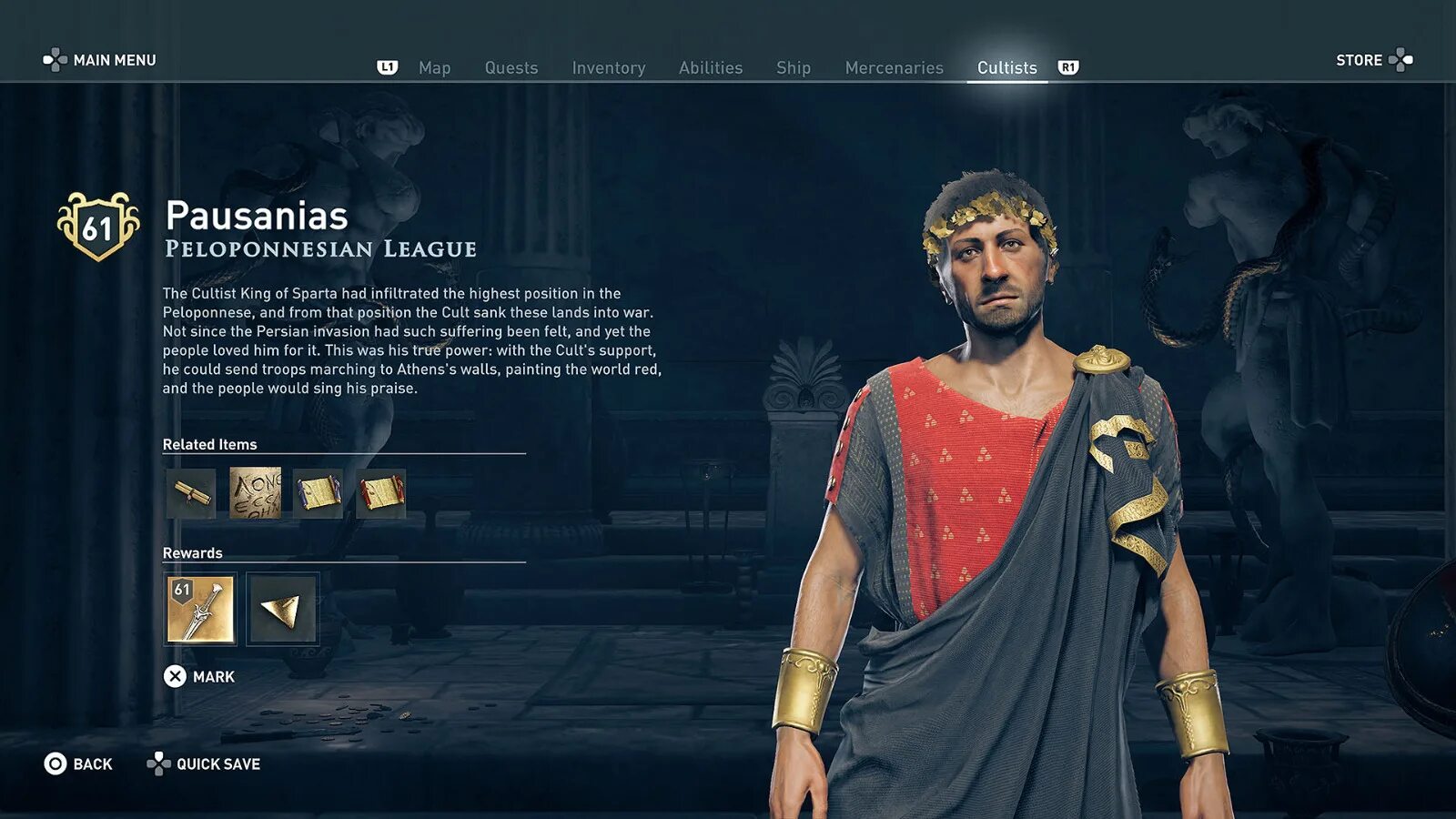This screenshot has width=1456, height=819.
Task: Open the red-handled scroll item
Action: (380, 493)
